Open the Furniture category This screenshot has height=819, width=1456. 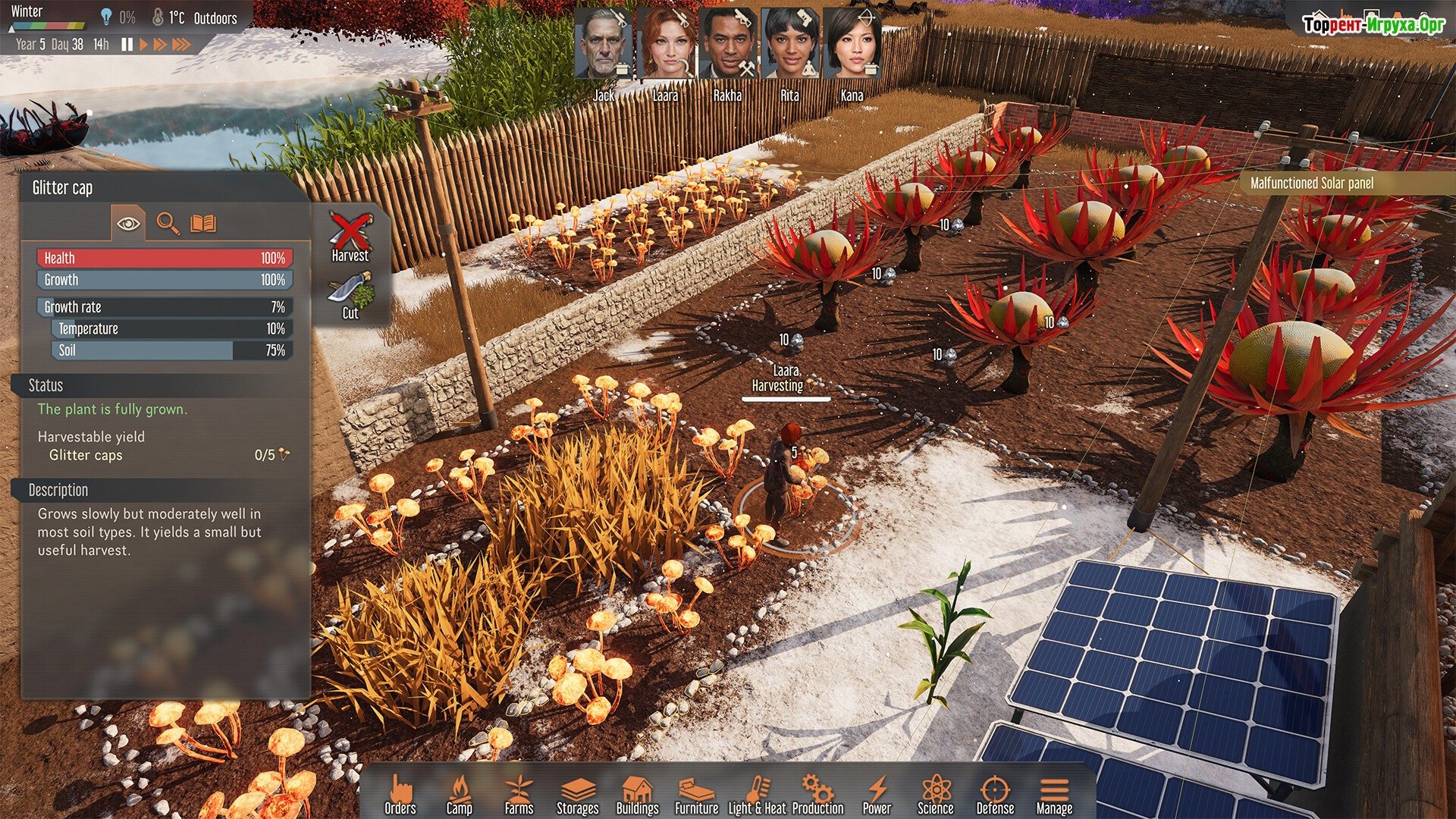[x=696, y=794]
